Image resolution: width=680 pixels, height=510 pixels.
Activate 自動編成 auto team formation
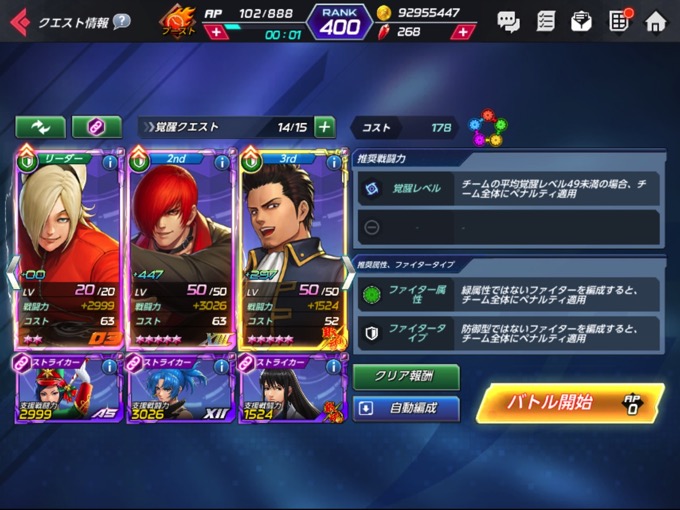coord(406,409)
